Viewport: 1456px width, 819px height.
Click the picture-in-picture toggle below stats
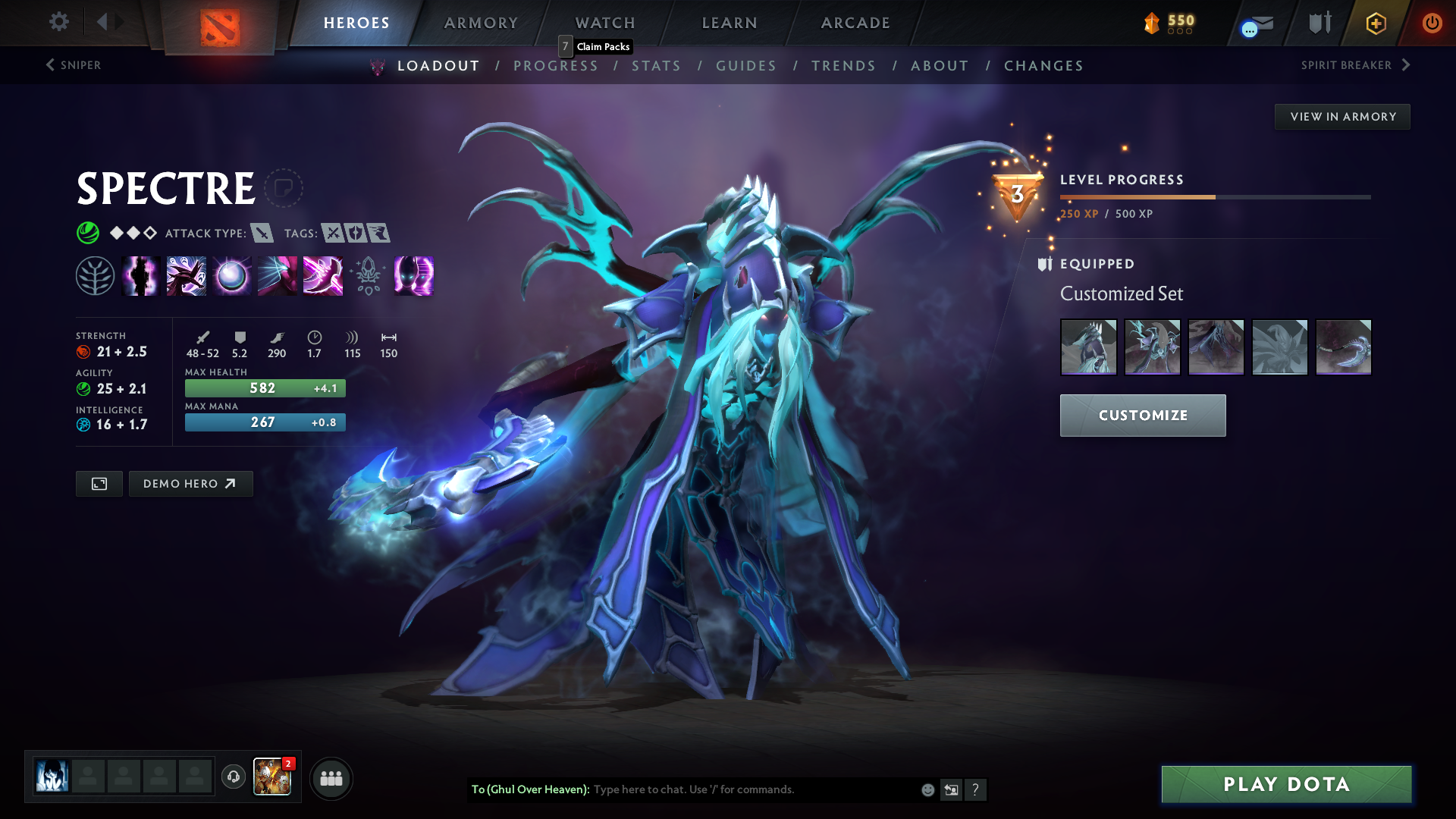coord(99,483)
